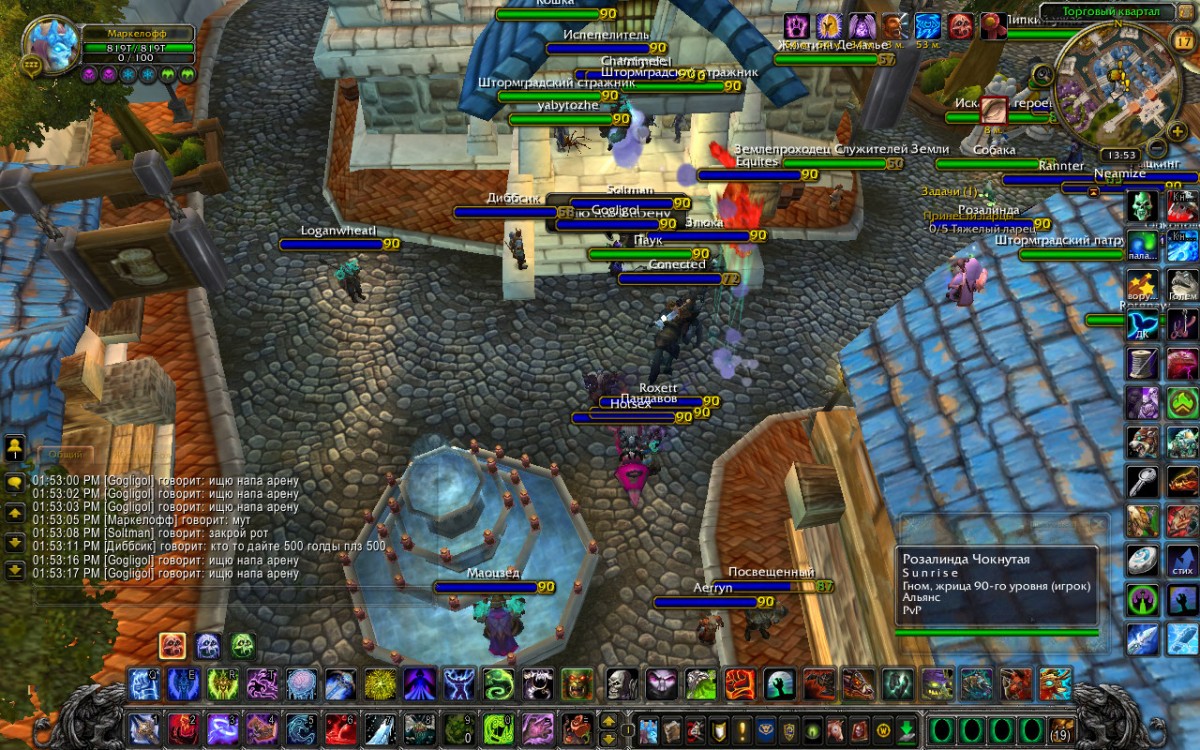Open the backpack with 19 free slots
Screen dimensions: 1200x750
(x=1060, y=727)
